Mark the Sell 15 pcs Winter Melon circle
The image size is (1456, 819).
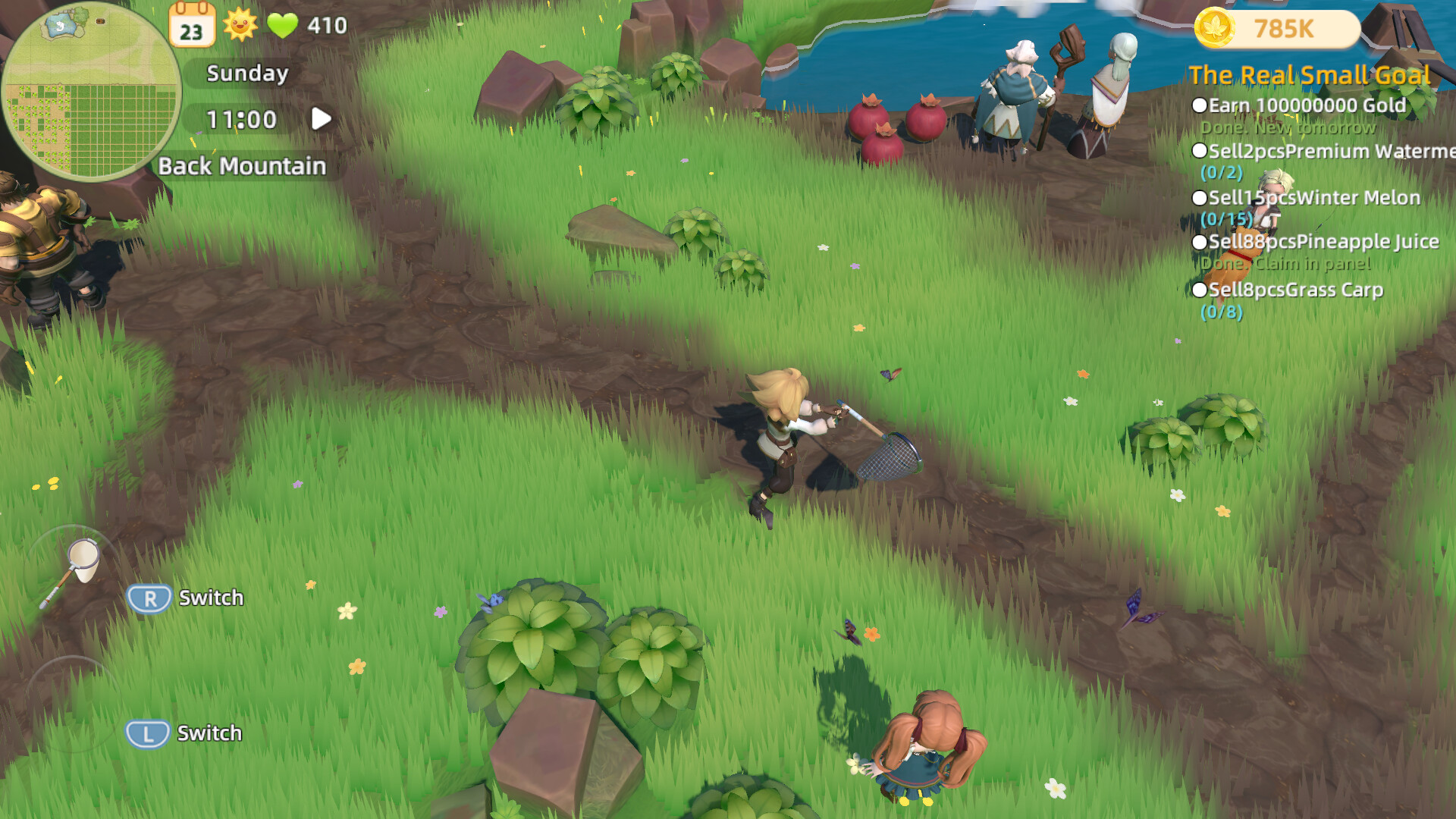1200,197
